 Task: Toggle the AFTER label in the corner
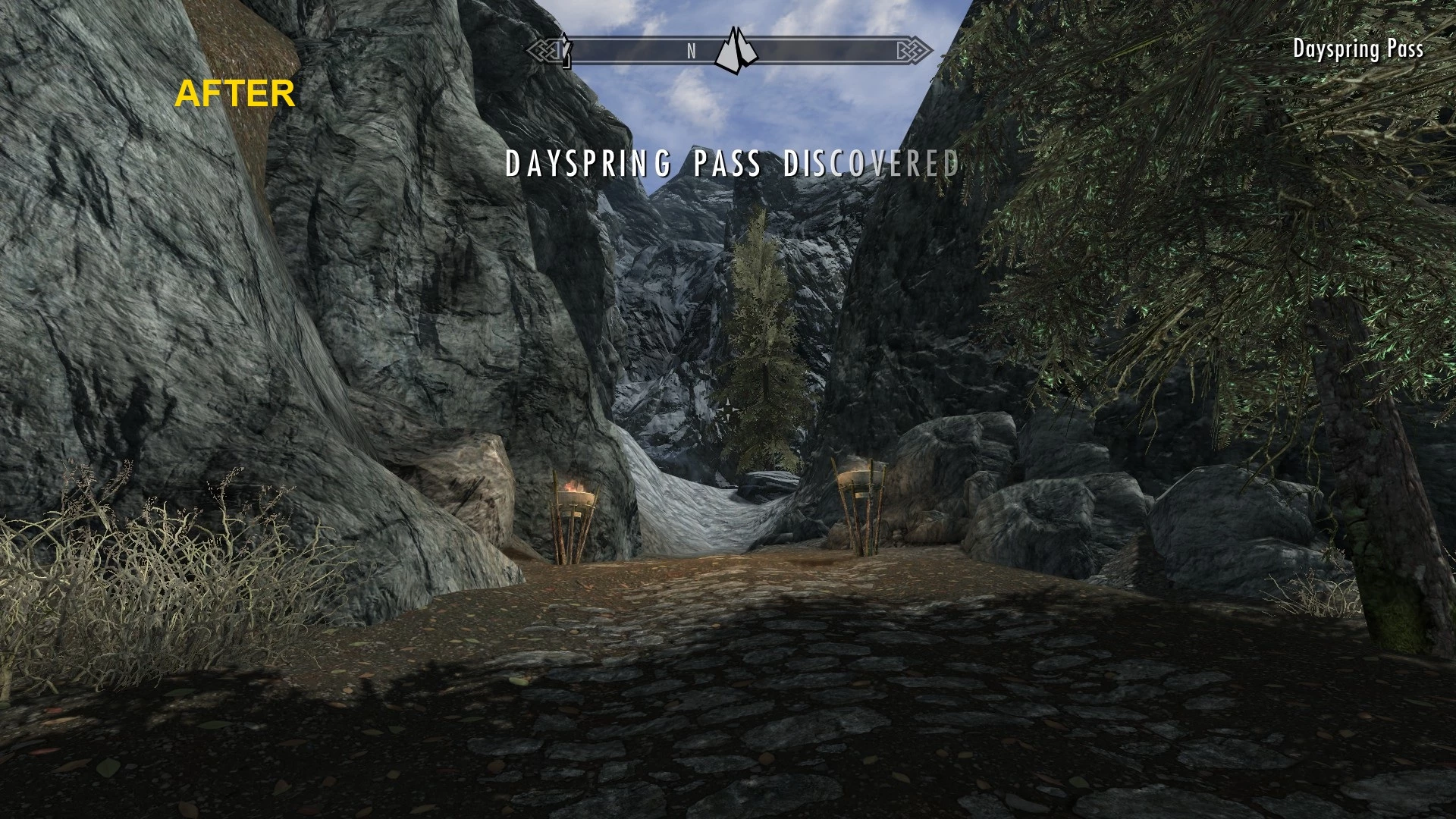(x=235, y=93)
